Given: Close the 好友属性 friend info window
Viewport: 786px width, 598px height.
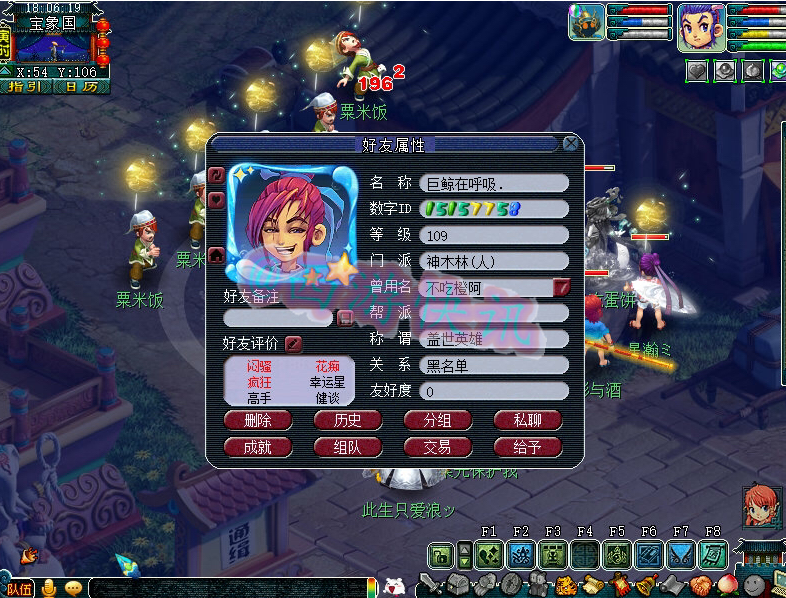Looking at the screenshot, I should (571, 144).
